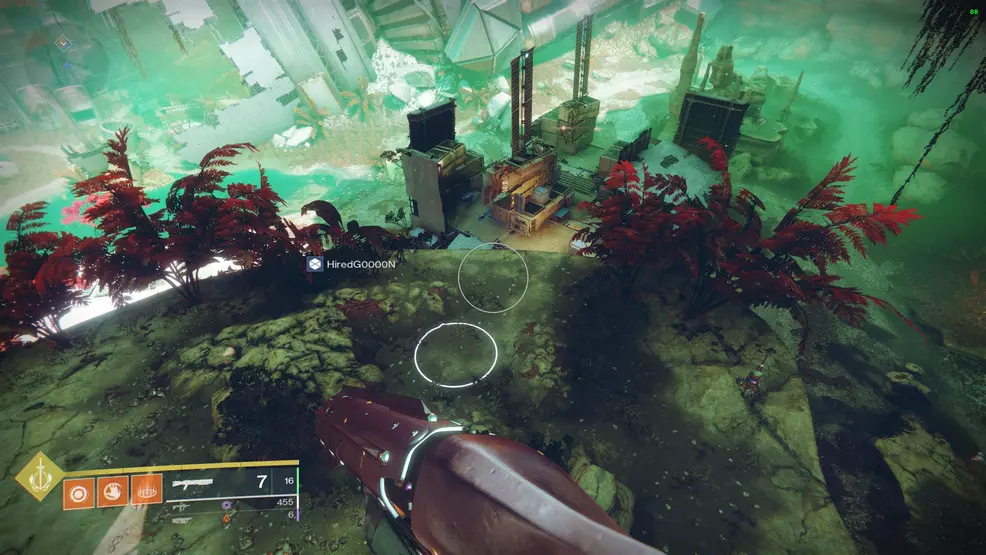986x555 pixels.
Task: Use the rift class ability icon
Action: (x=146, y=490)
